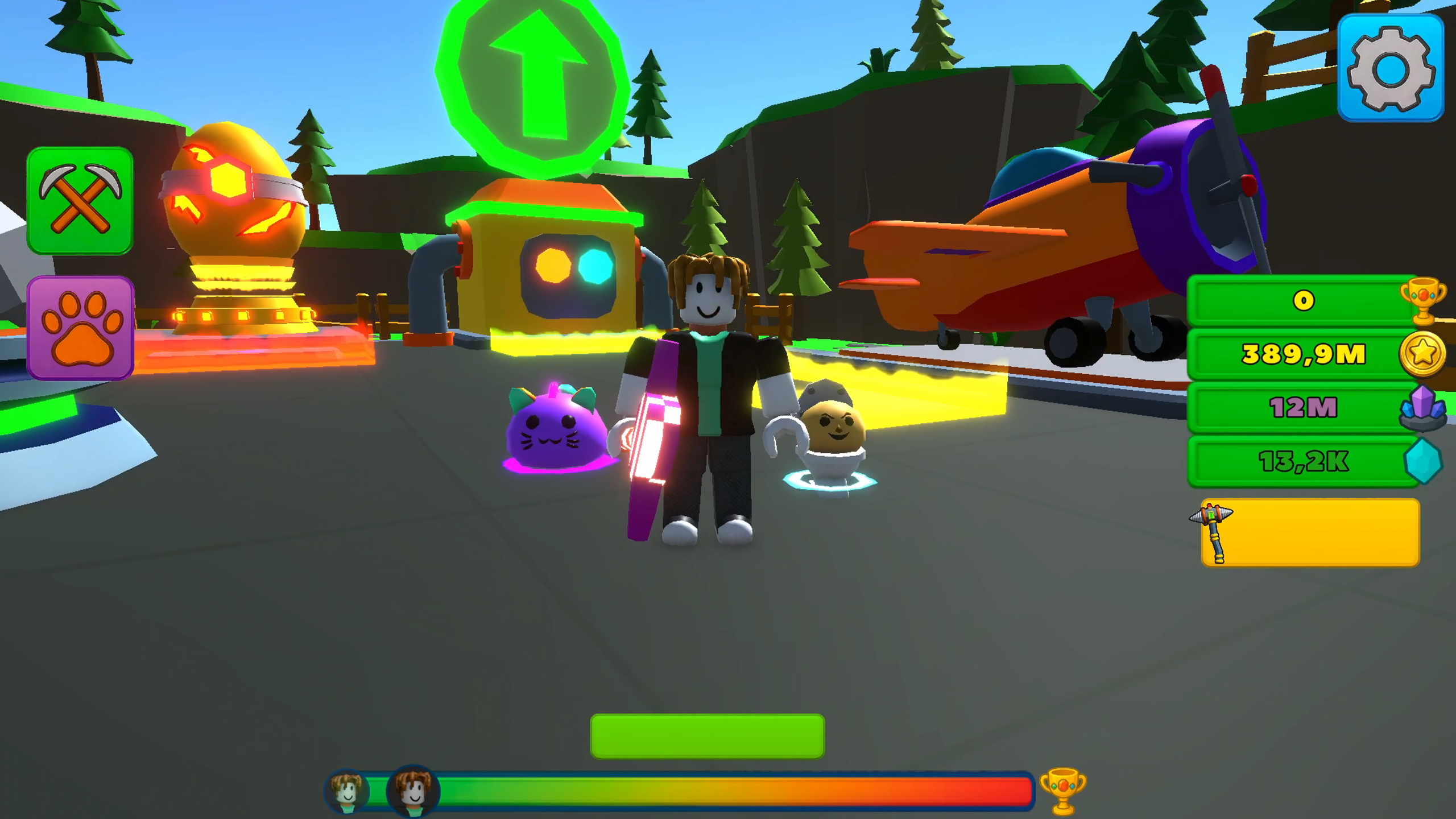
Task: Open the mining menu via pickaxe icon
Action: tap(80, 199)
